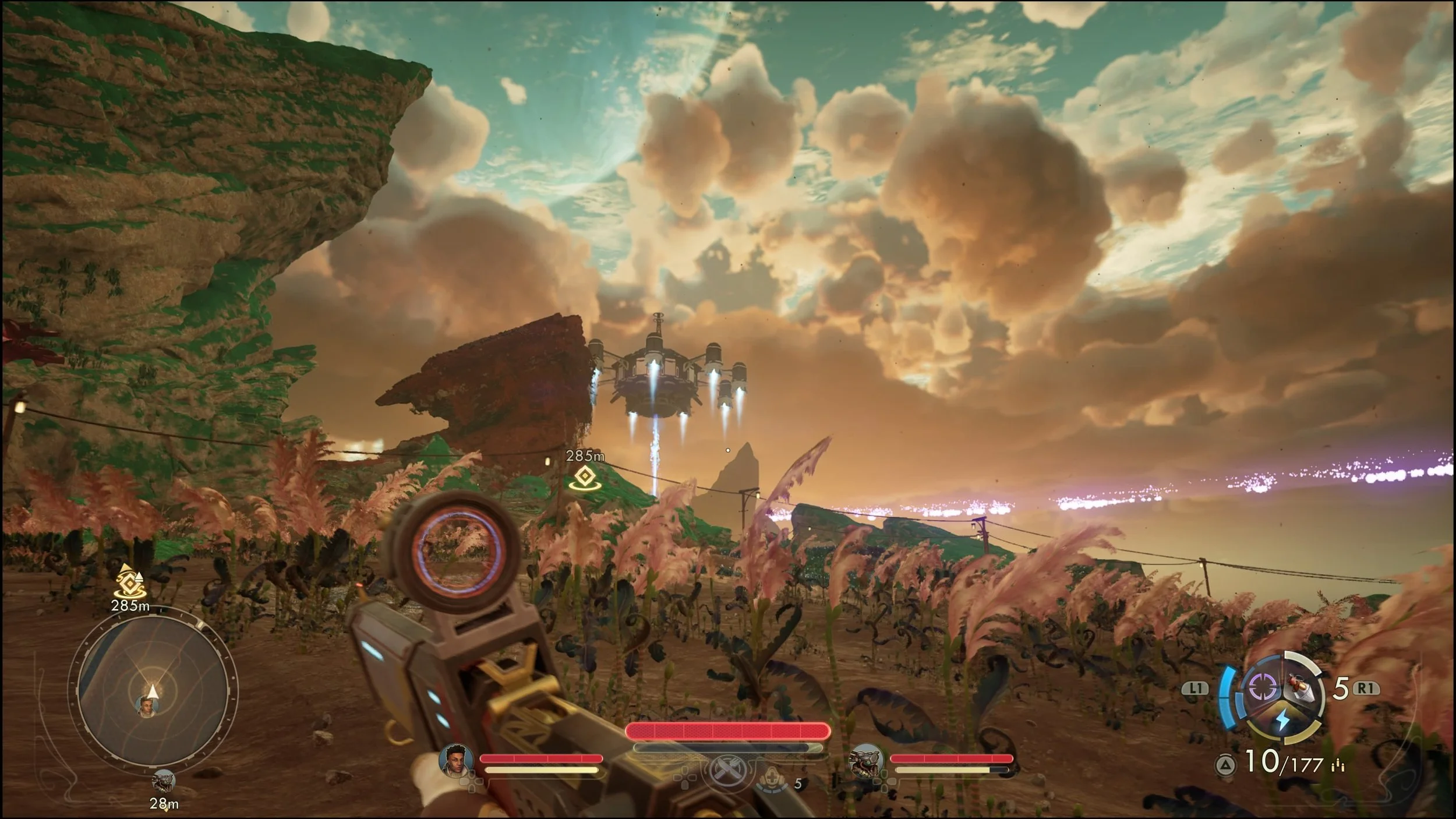Screen dimensions: 1456x819
Task: Click the robot companion marker below the minimap
Action: [163, 781]
